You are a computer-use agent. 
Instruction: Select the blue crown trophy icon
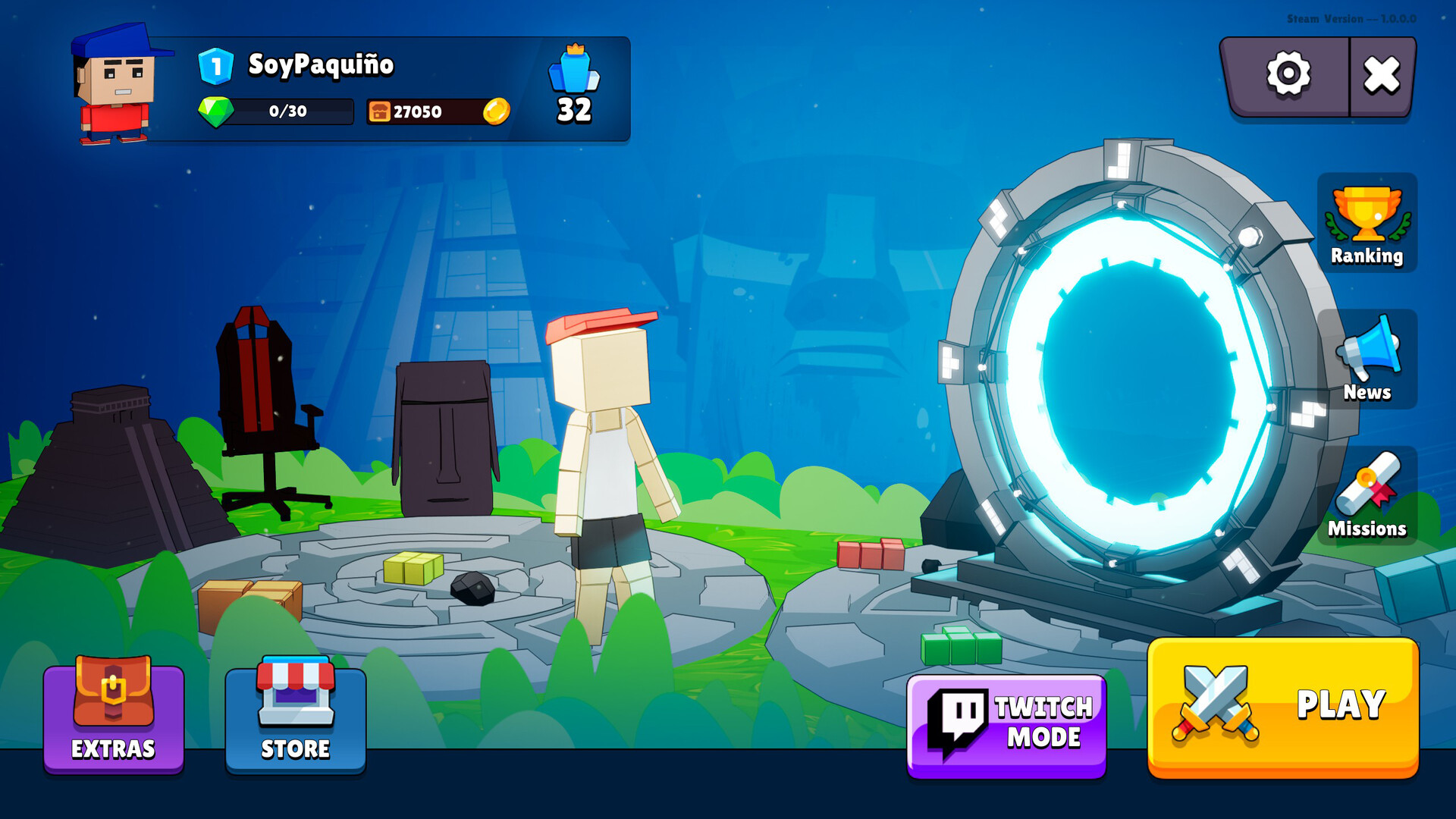tap(574, 70)
